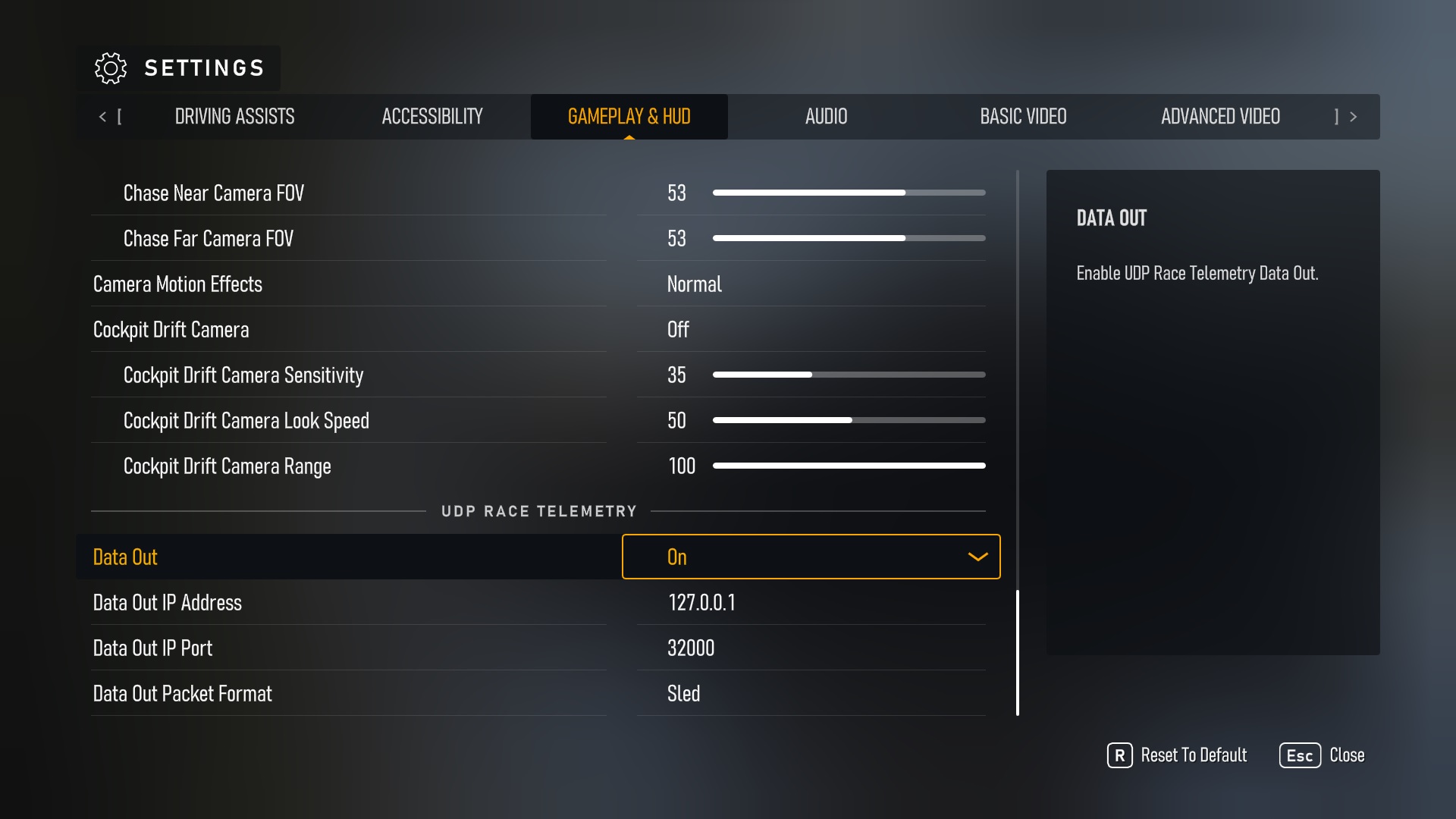Switch to the Driving Assists tab
The image size is (1456, 819).
(234, 117)
